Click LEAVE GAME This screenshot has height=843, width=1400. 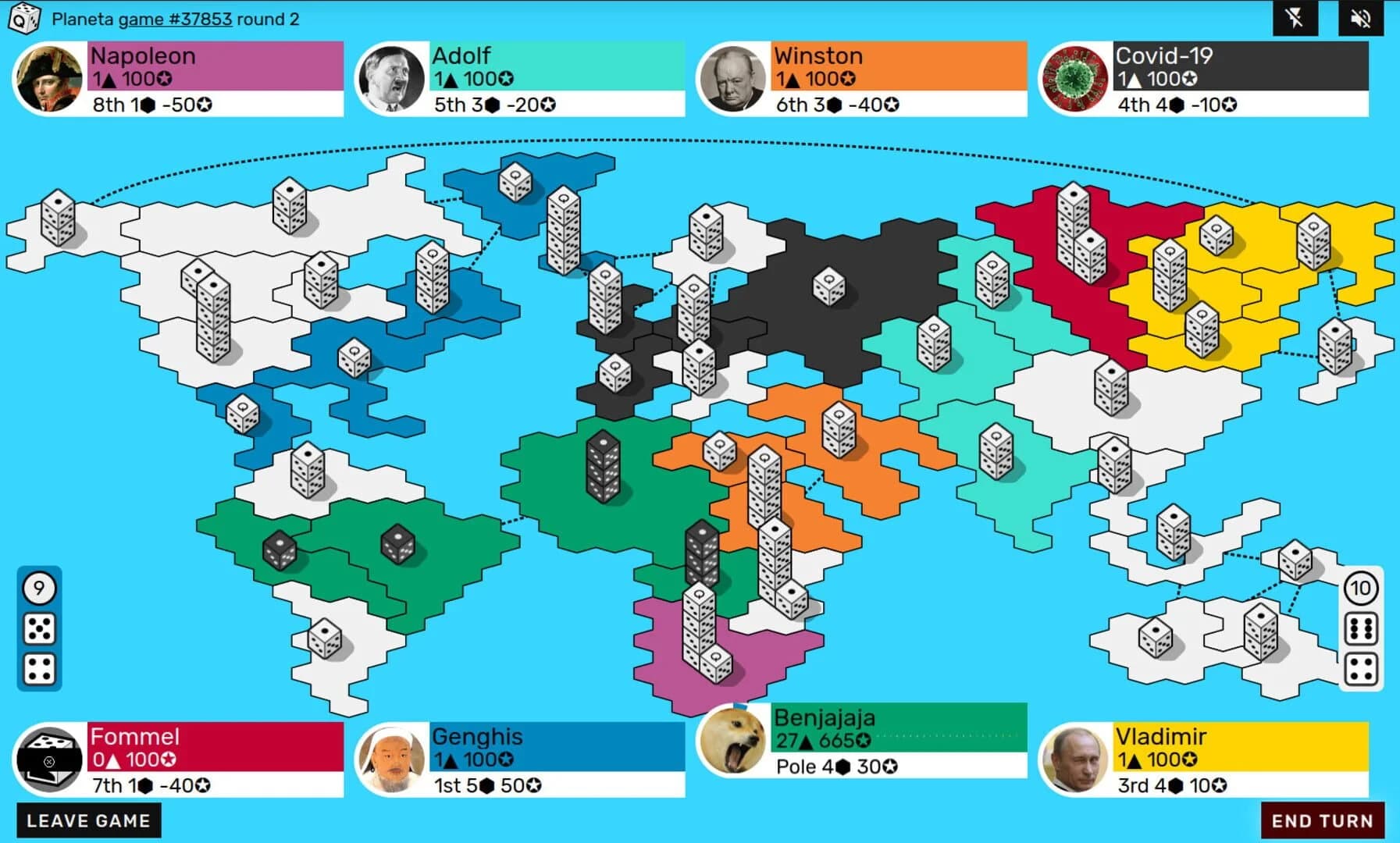coord(88,820)
